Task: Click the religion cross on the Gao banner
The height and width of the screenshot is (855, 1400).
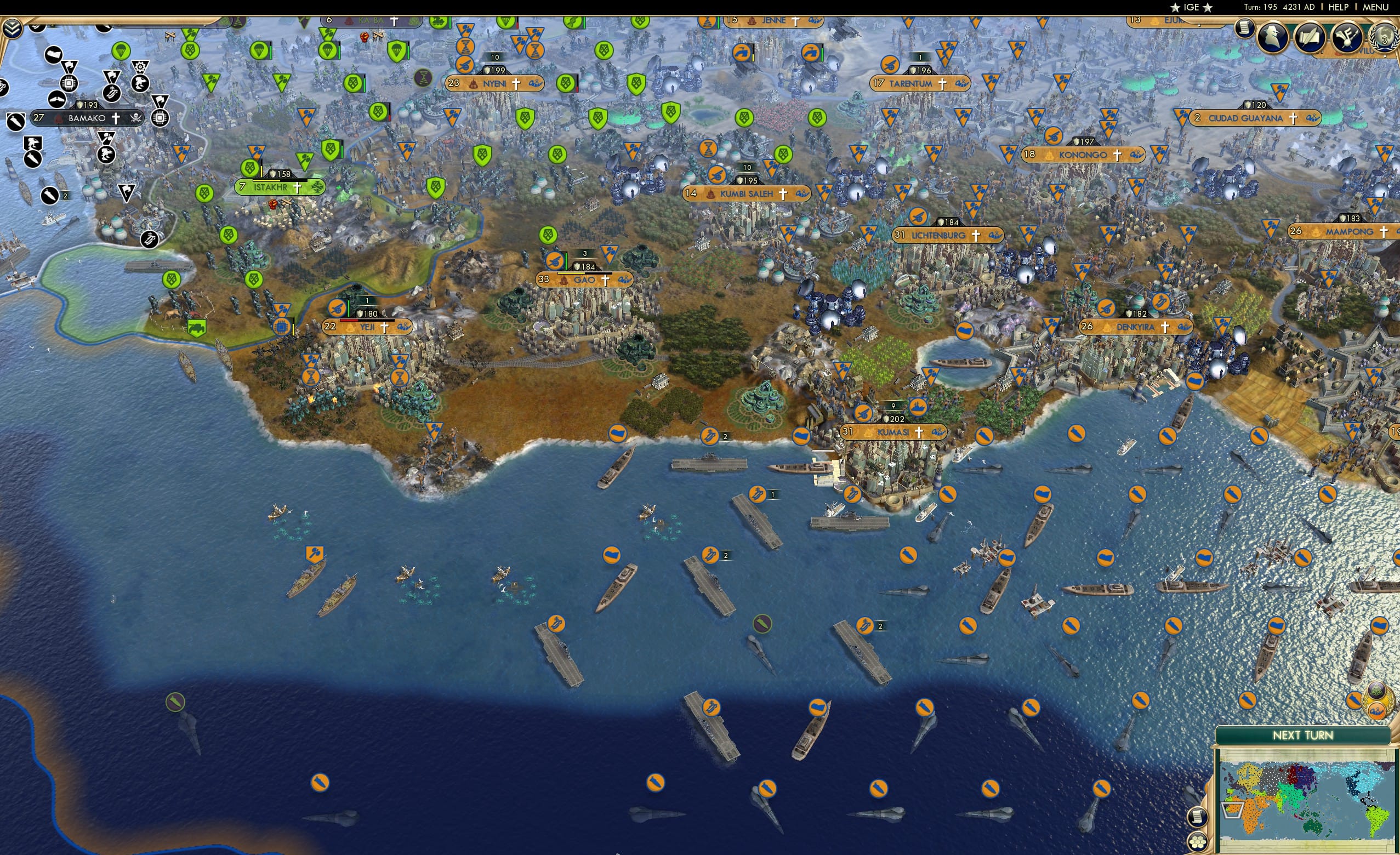Action: [x=606, y=280]
